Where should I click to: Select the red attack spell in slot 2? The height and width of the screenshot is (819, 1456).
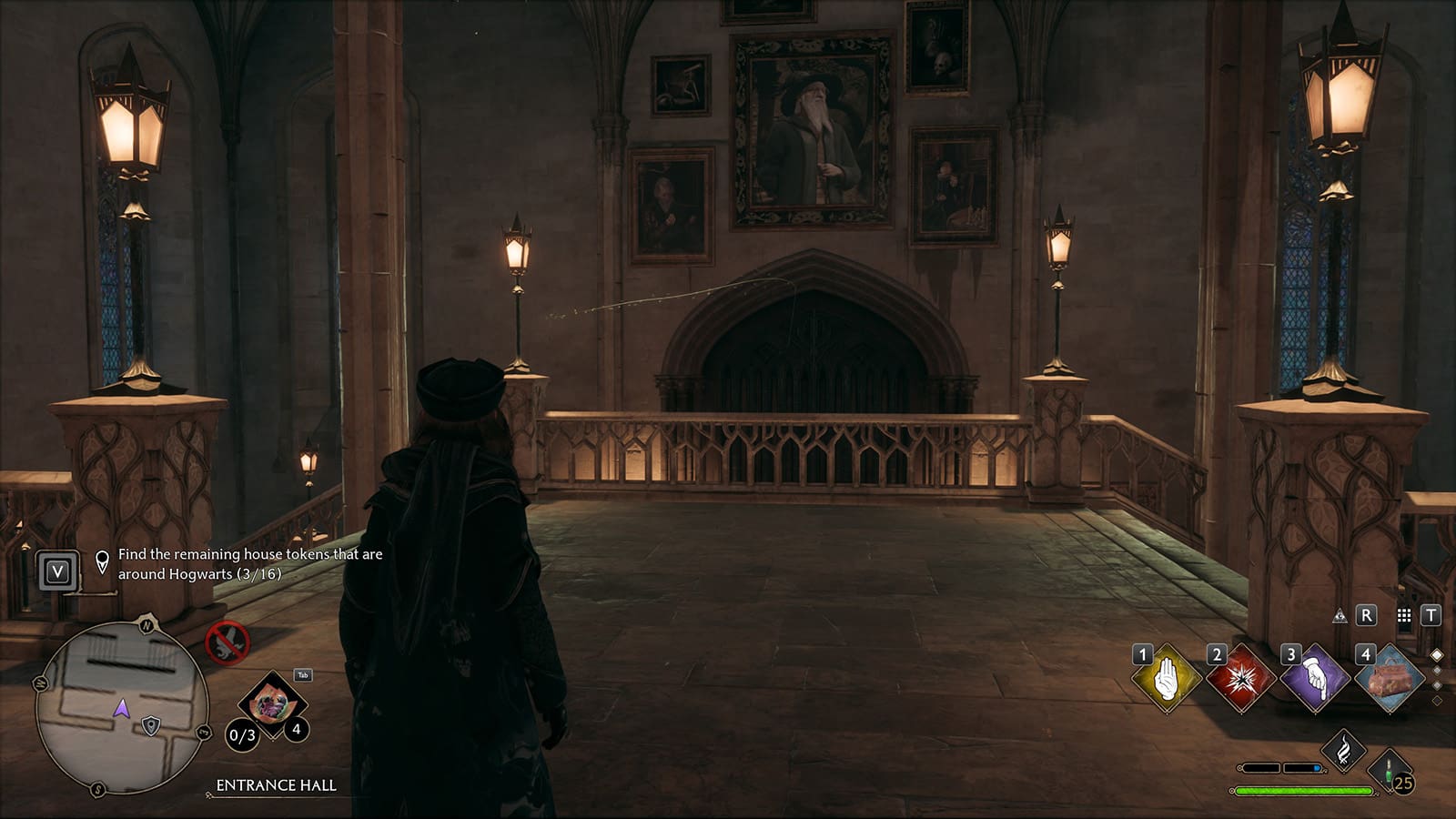click(x=1242, y=679)
